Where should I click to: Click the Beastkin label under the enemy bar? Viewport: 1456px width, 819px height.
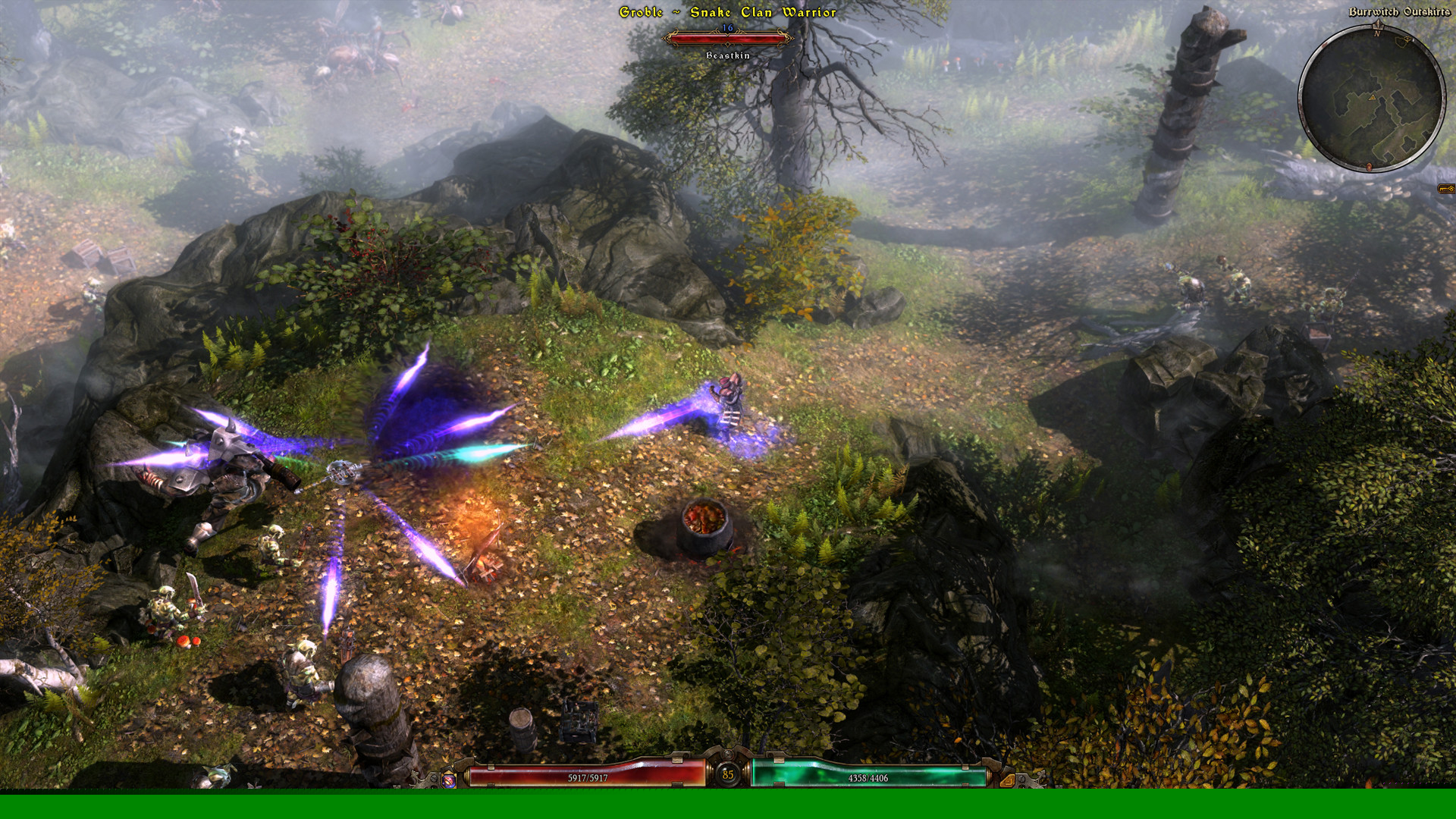tap(726, 55)
